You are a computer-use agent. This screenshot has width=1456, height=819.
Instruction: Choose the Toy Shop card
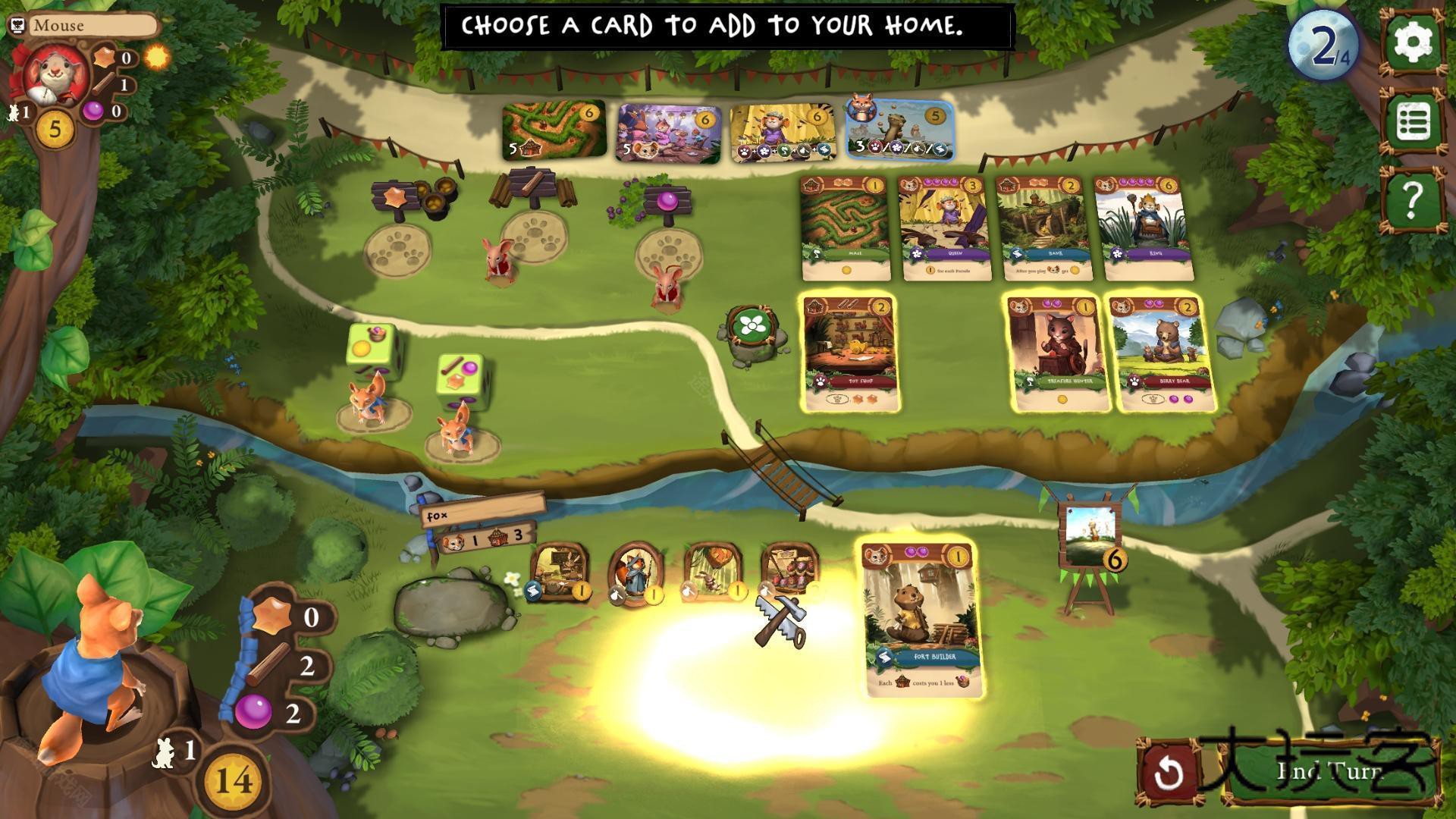point(851,354)
